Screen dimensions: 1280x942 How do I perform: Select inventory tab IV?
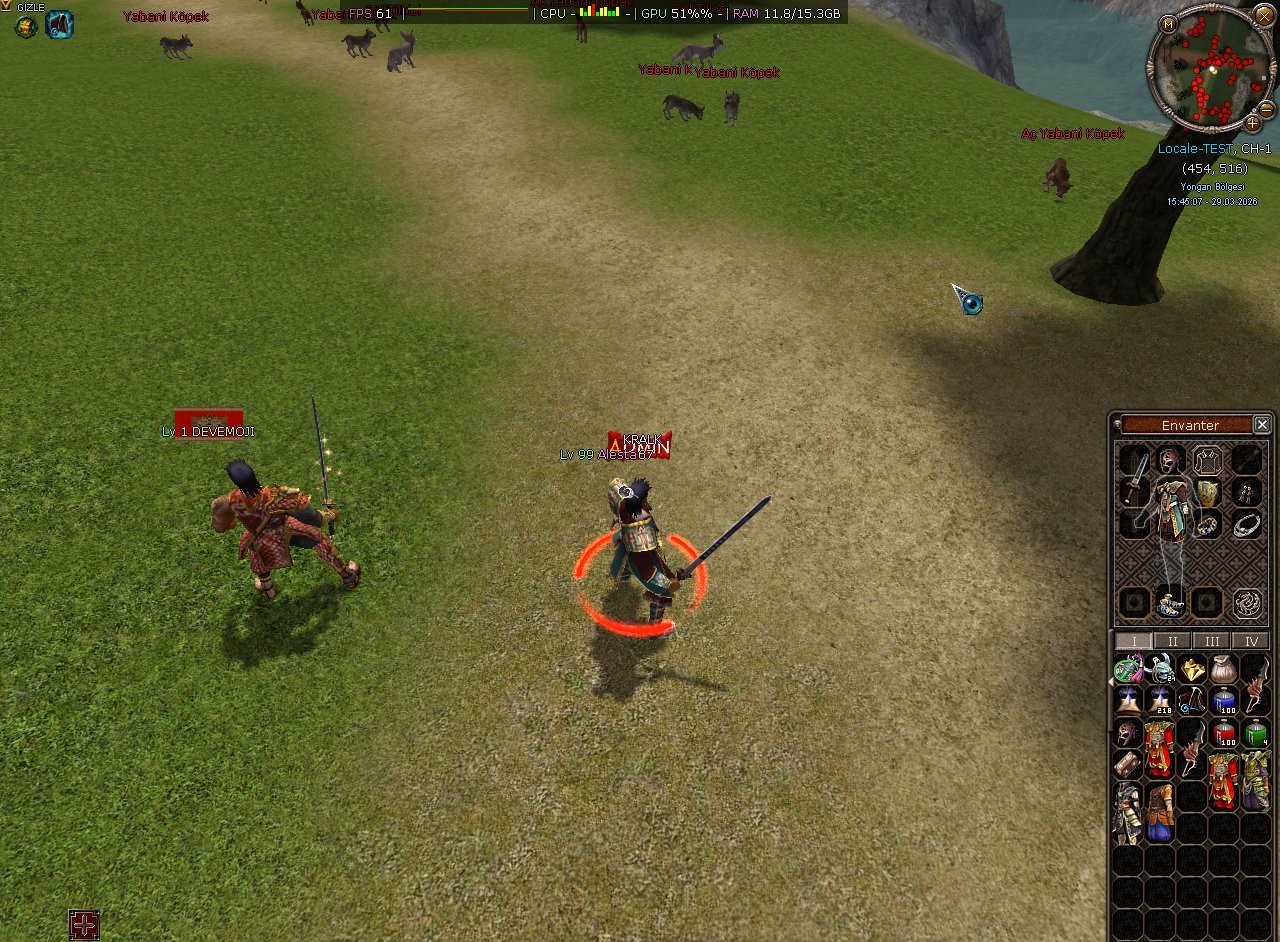point(1249,641)
